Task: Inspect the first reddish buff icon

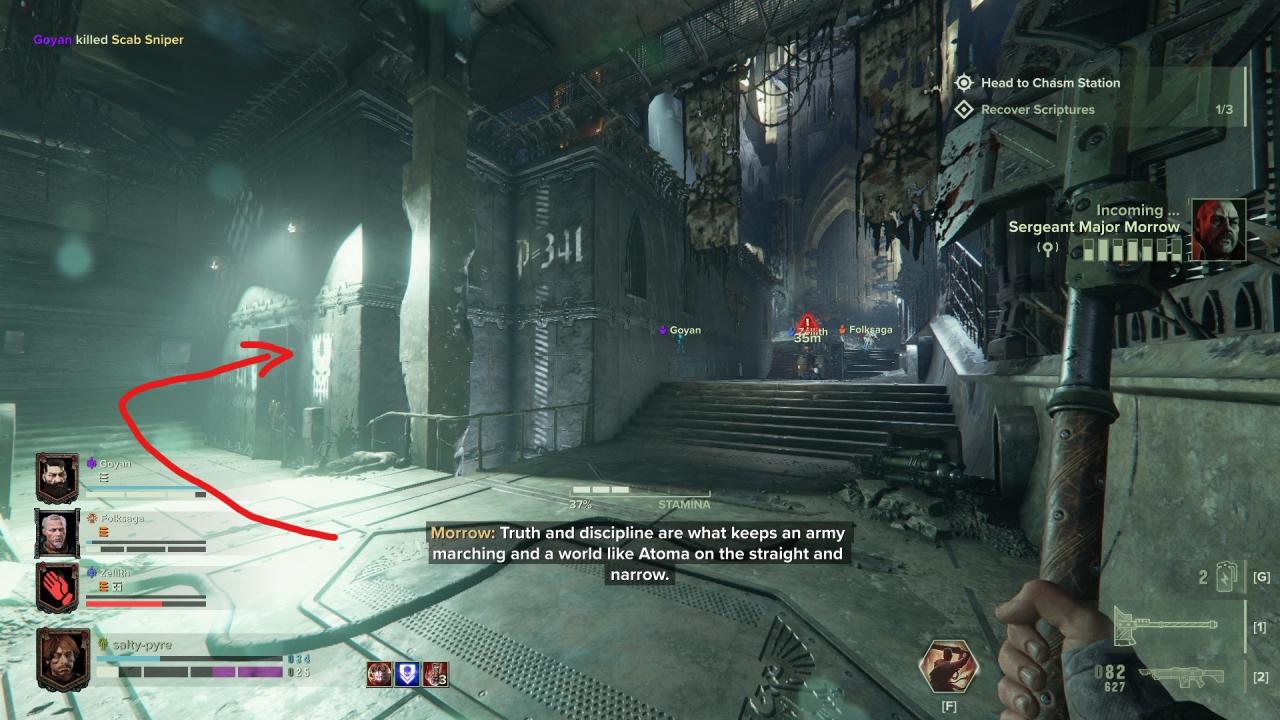Action: 379,675
